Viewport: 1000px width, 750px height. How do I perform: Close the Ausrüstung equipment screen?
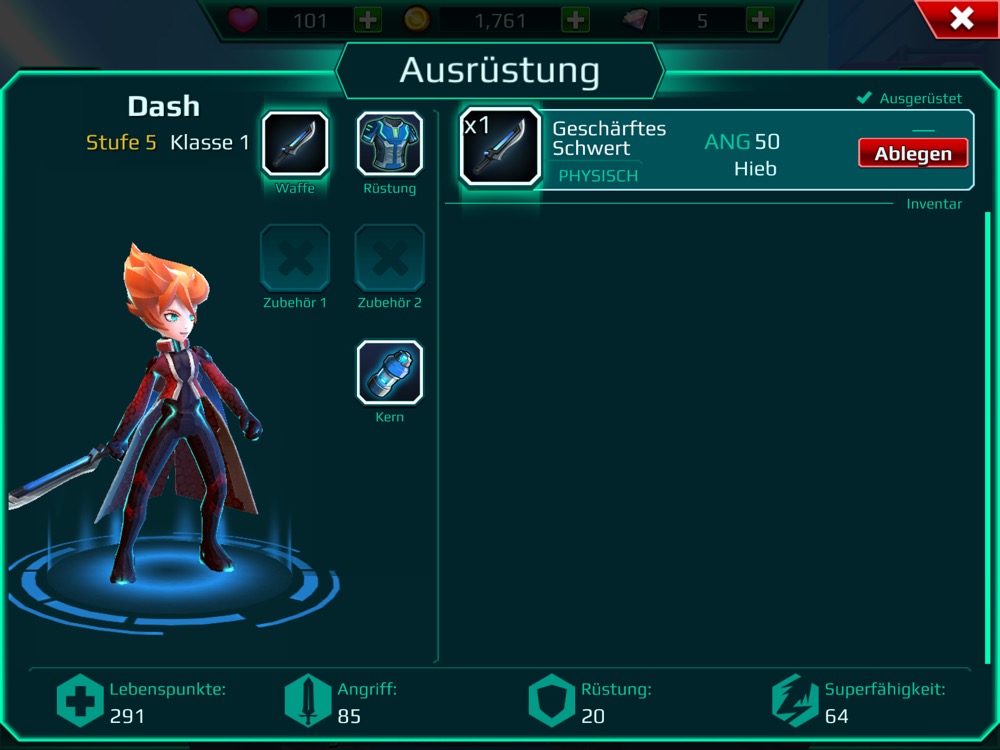tap(961, 18)
